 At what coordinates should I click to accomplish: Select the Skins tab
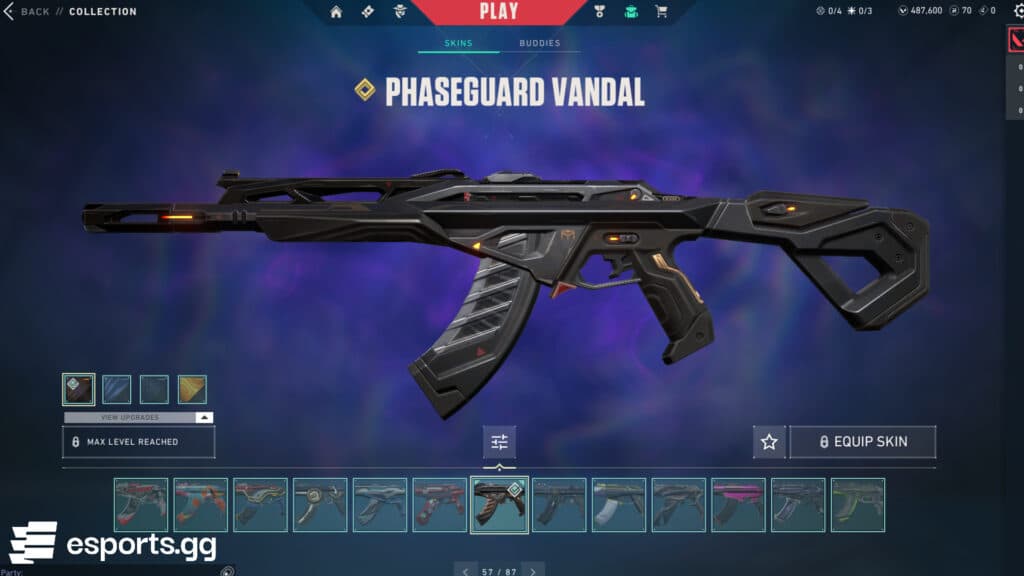[458, 44]
